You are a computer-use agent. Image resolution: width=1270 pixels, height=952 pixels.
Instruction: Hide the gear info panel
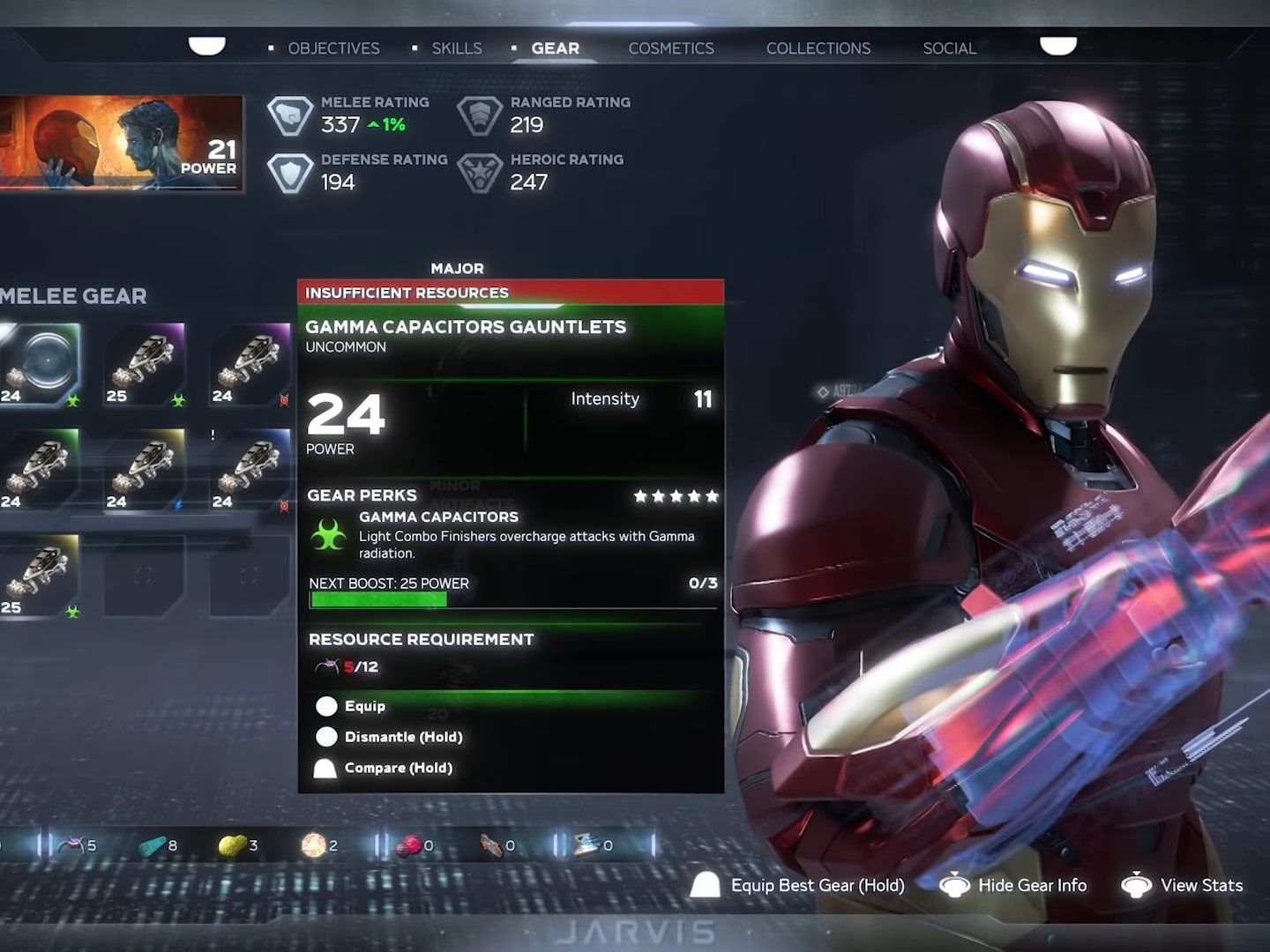point(1031,885)
